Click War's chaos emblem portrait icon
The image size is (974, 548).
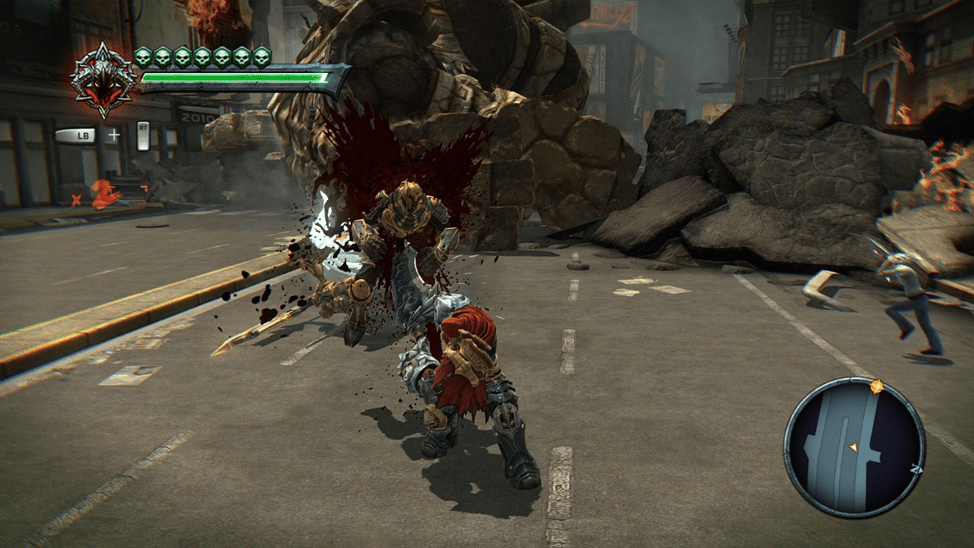103,79
